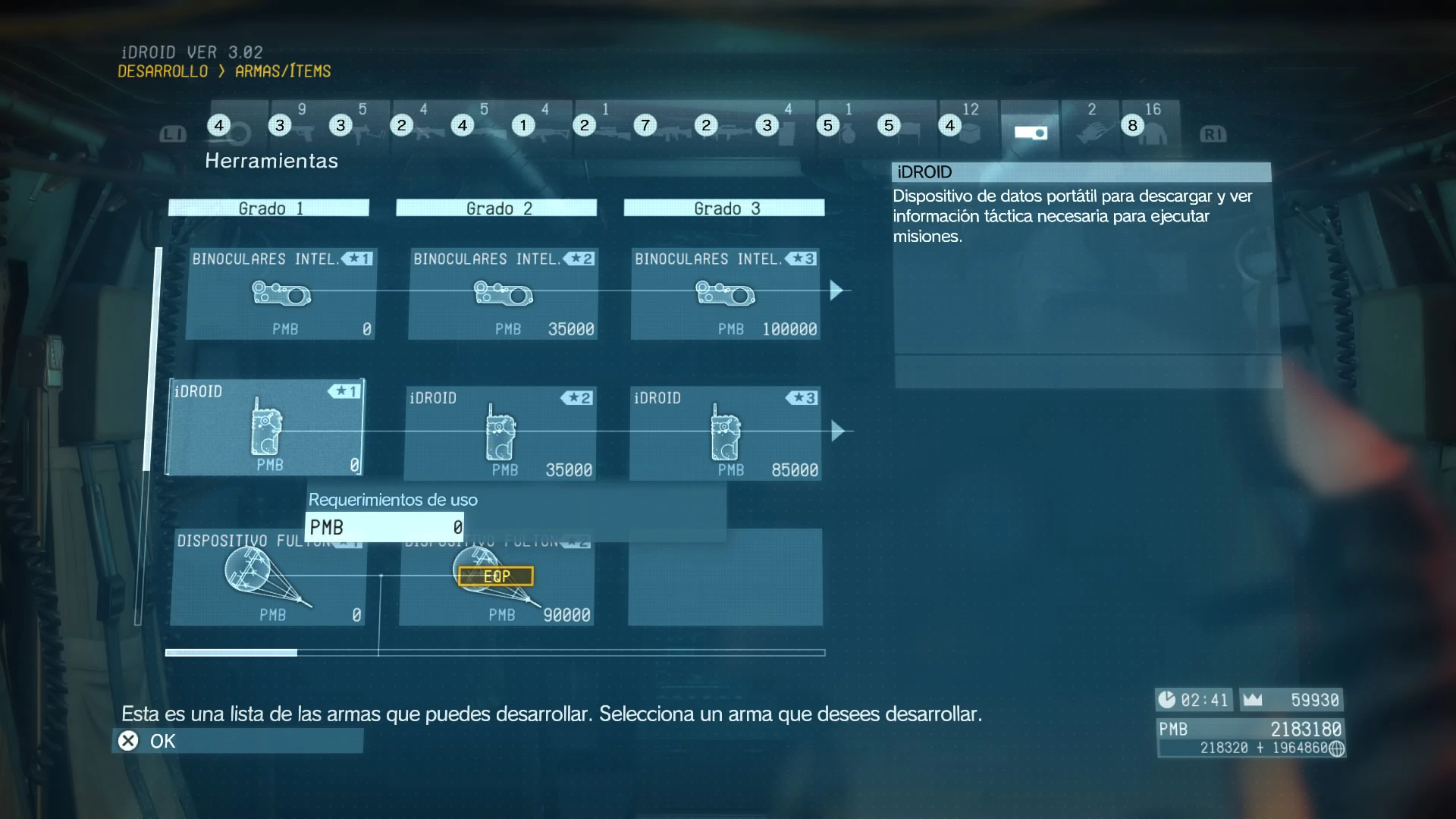This screenshot has width=1456, height=819.
Task: Select the iDROID grade 1 item
Action: pos(265,428)
